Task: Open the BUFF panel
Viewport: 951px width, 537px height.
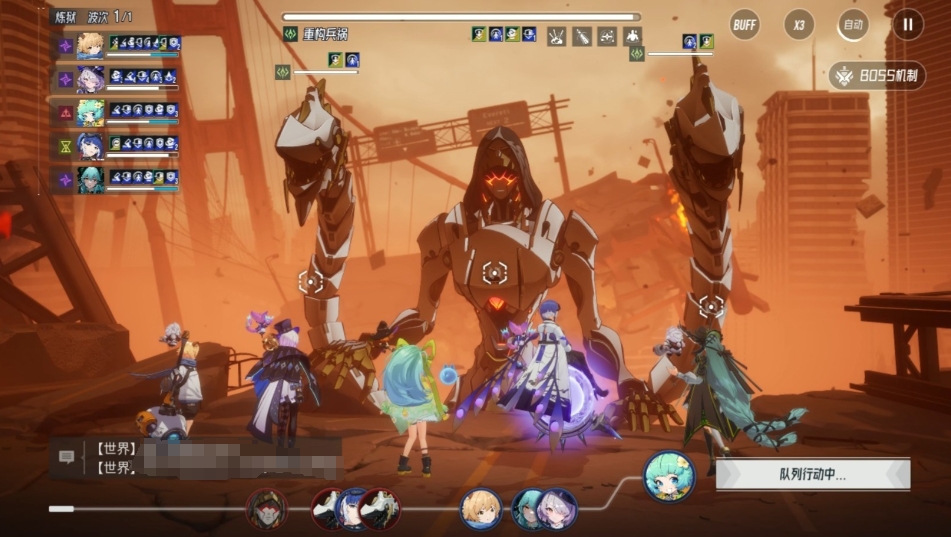Action: [744, 24]
